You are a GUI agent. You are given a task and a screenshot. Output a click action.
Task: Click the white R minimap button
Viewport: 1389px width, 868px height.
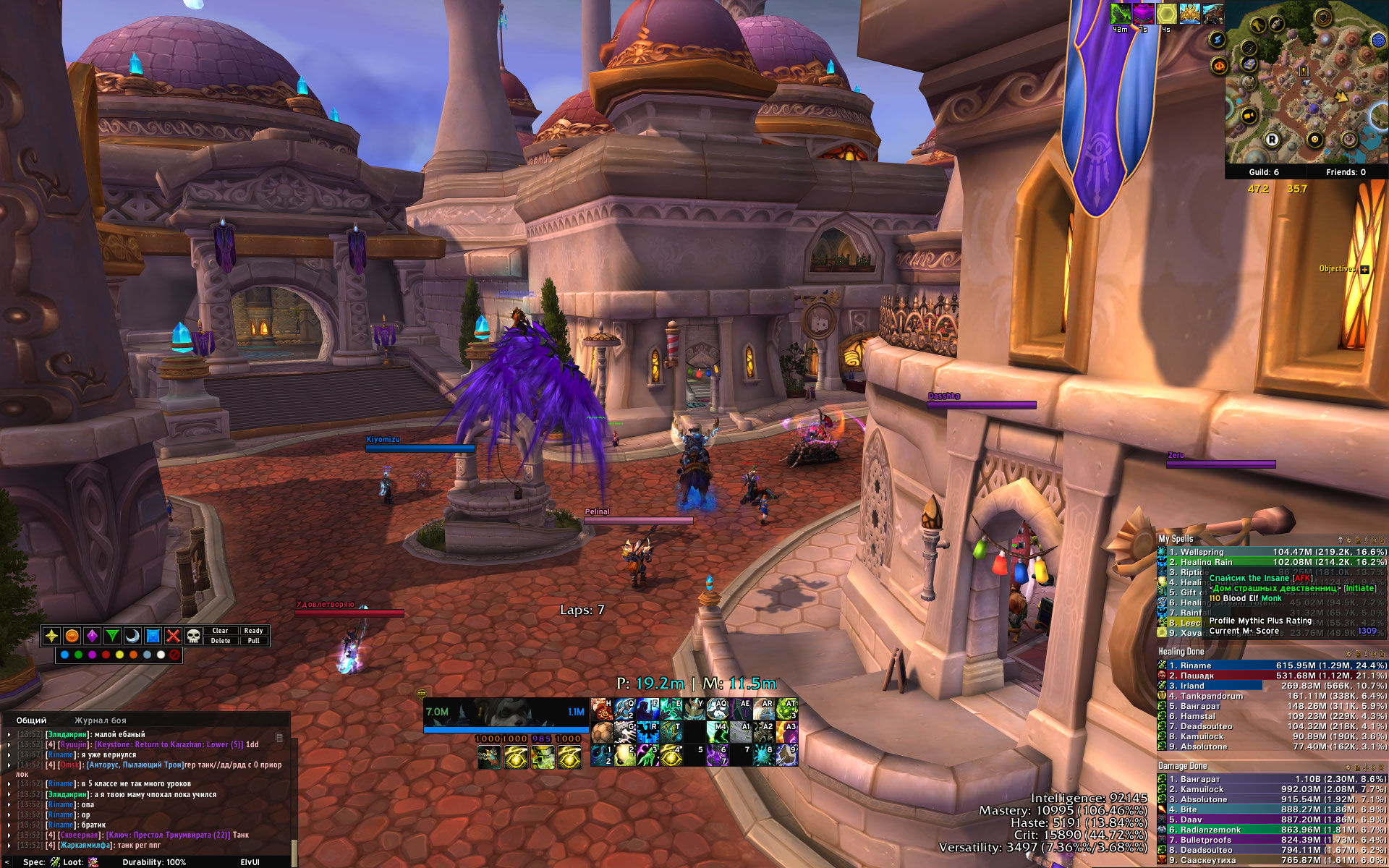1272,140
